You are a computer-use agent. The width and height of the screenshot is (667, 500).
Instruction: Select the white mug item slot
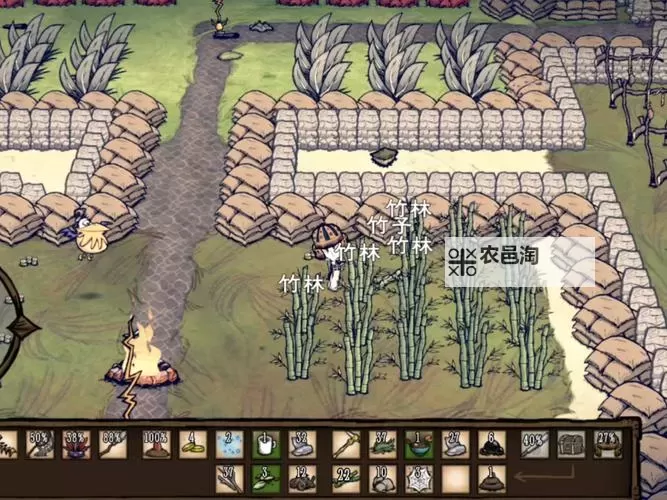coord(265,445)
